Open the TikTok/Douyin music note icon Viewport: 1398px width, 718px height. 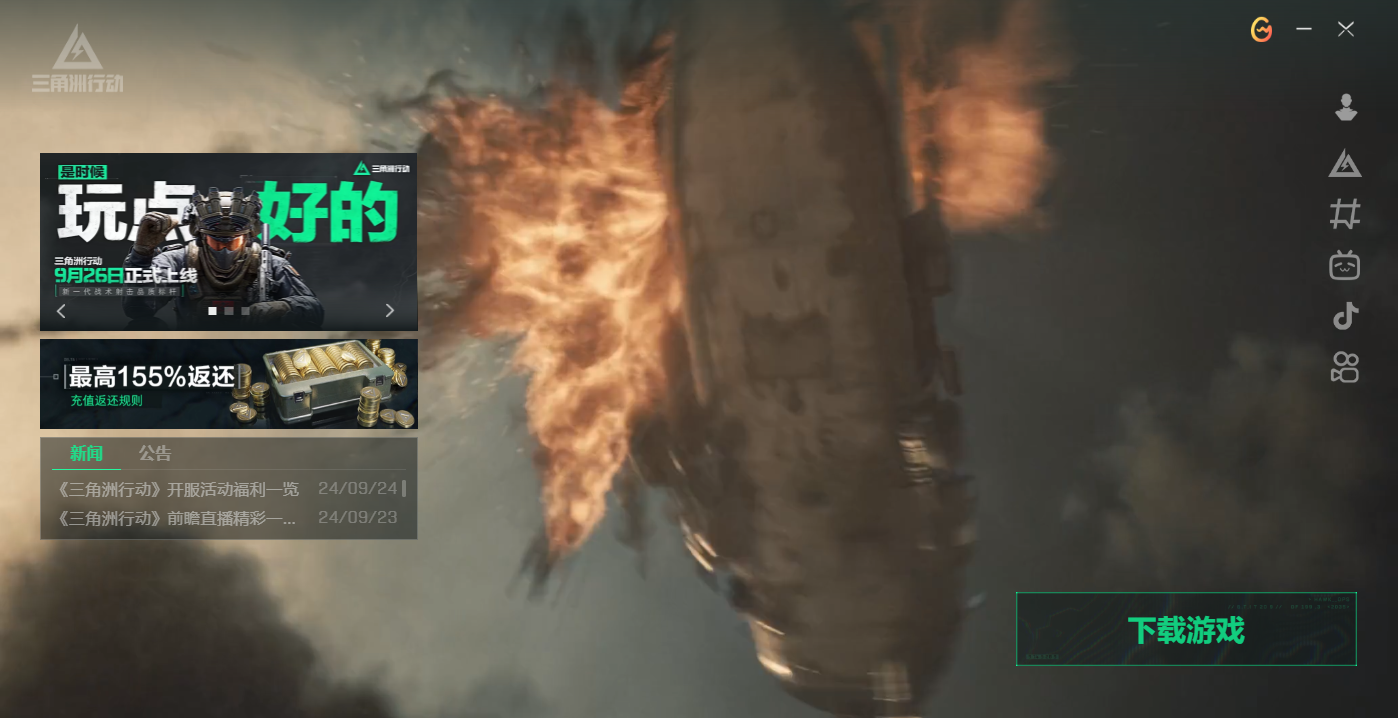1346,316
